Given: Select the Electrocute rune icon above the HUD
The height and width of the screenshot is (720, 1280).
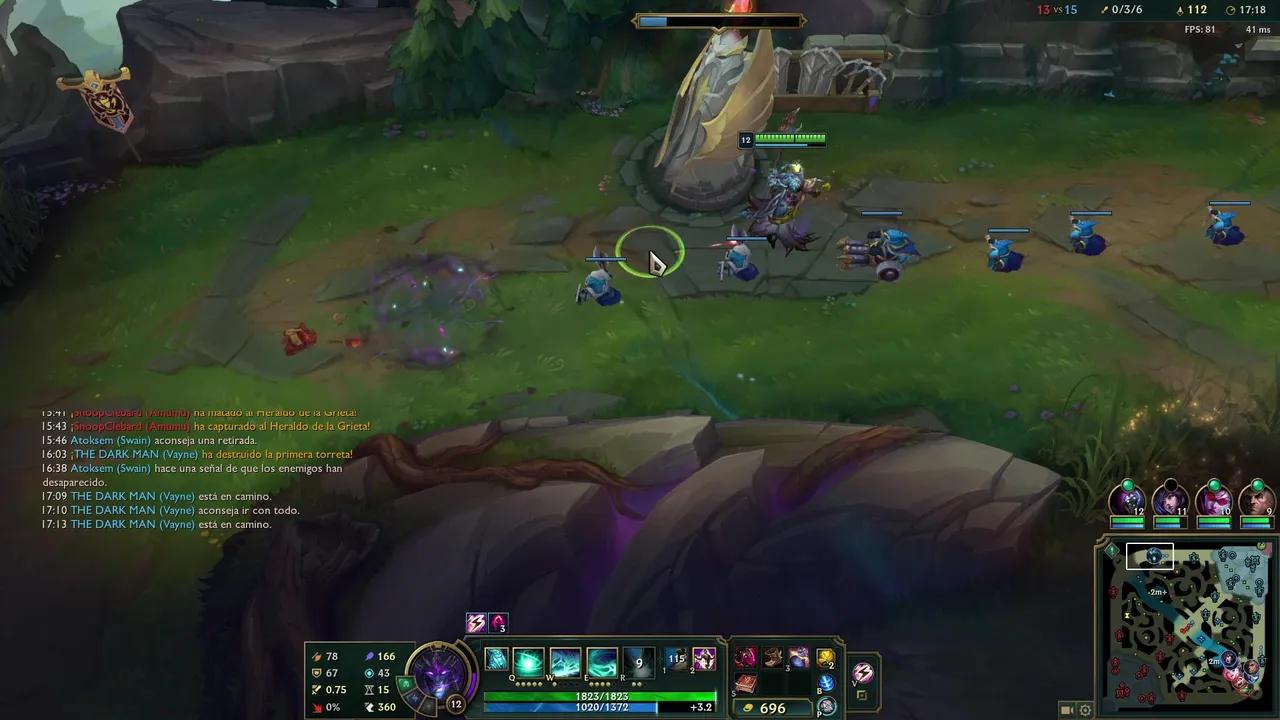Looking at the screenshot, I should (x=475, y=622).
